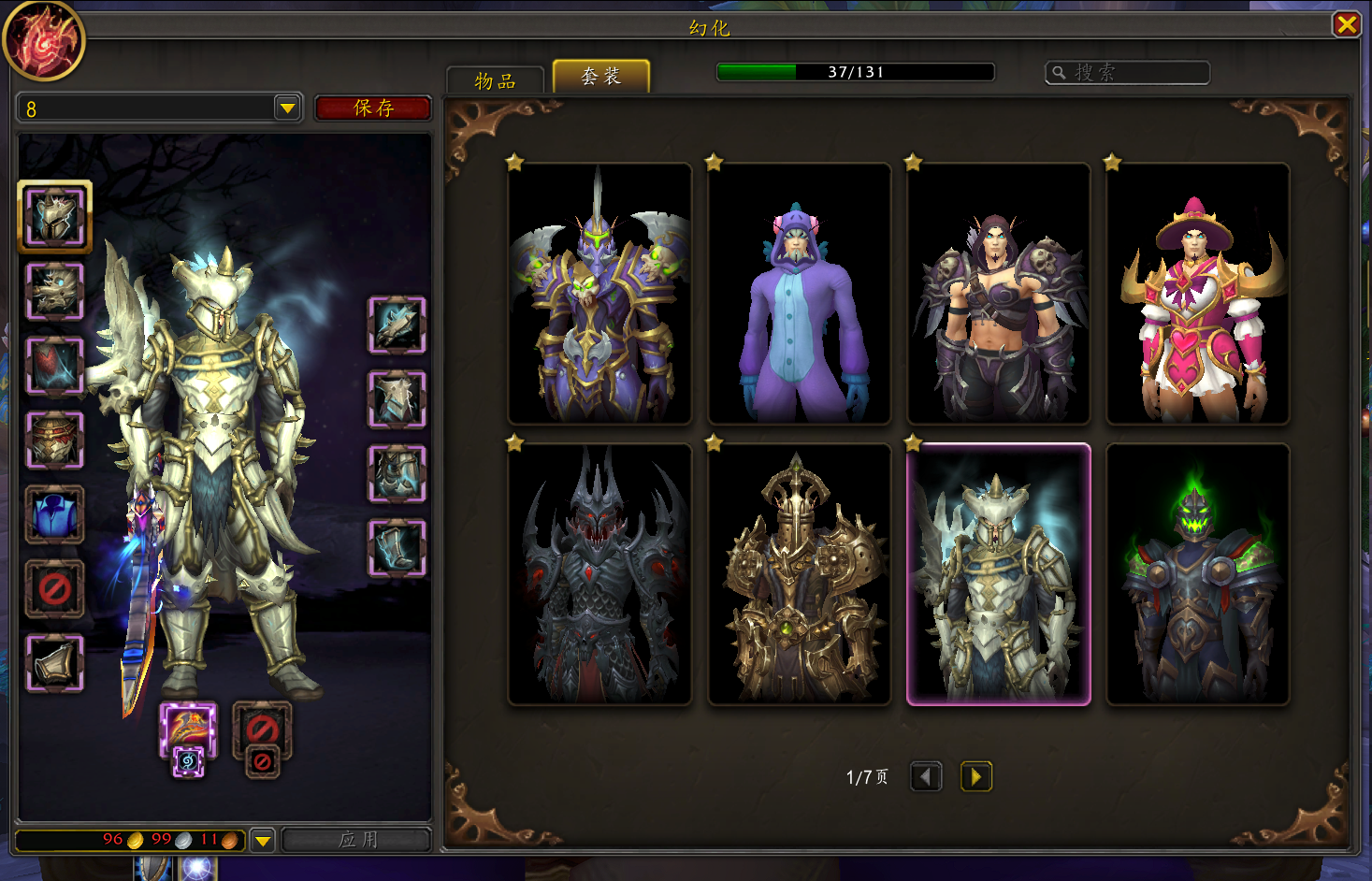Click the 搜索 search box
This screenshot has width=1372, height=881.
[1127, 72]
